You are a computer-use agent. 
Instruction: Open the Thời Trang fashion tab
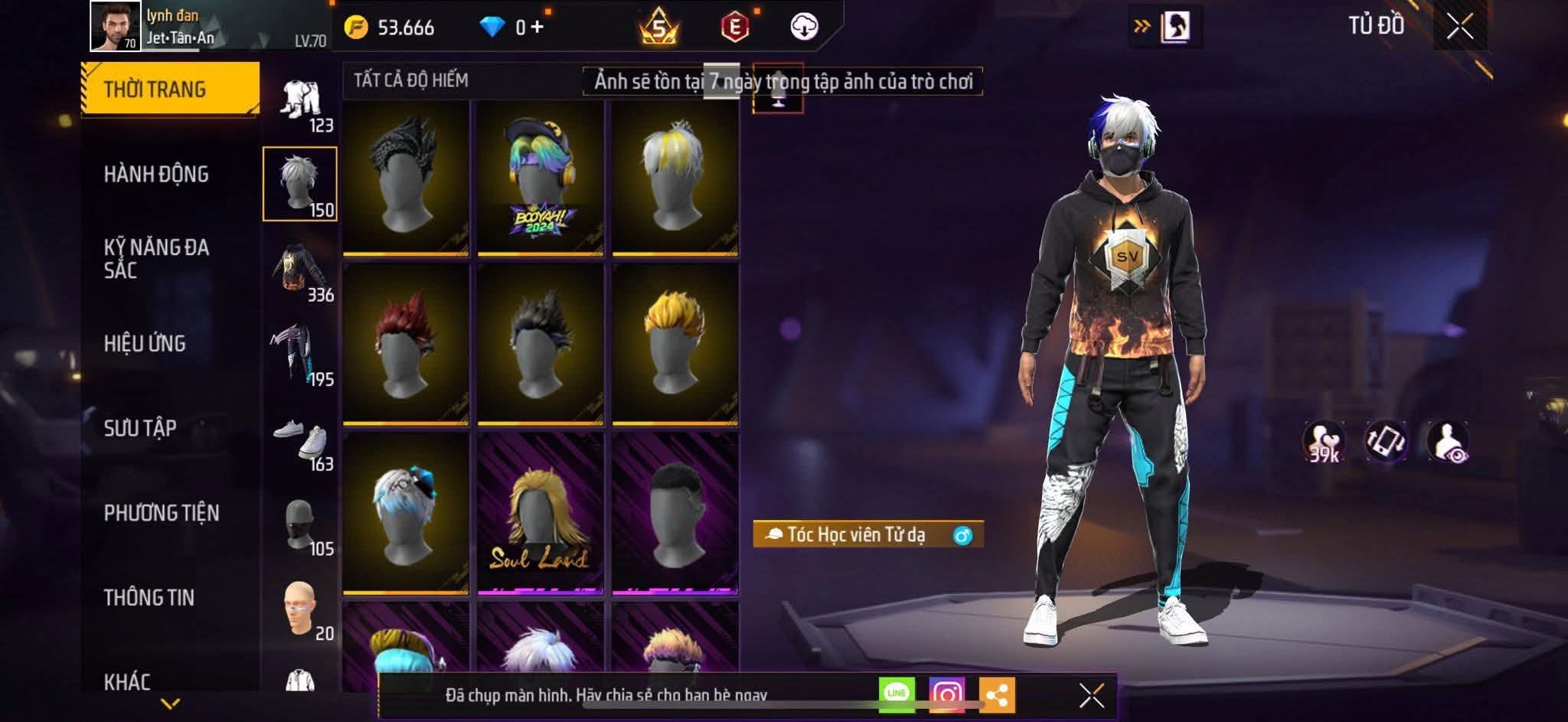pyautogui.click(x=170, y=89)
